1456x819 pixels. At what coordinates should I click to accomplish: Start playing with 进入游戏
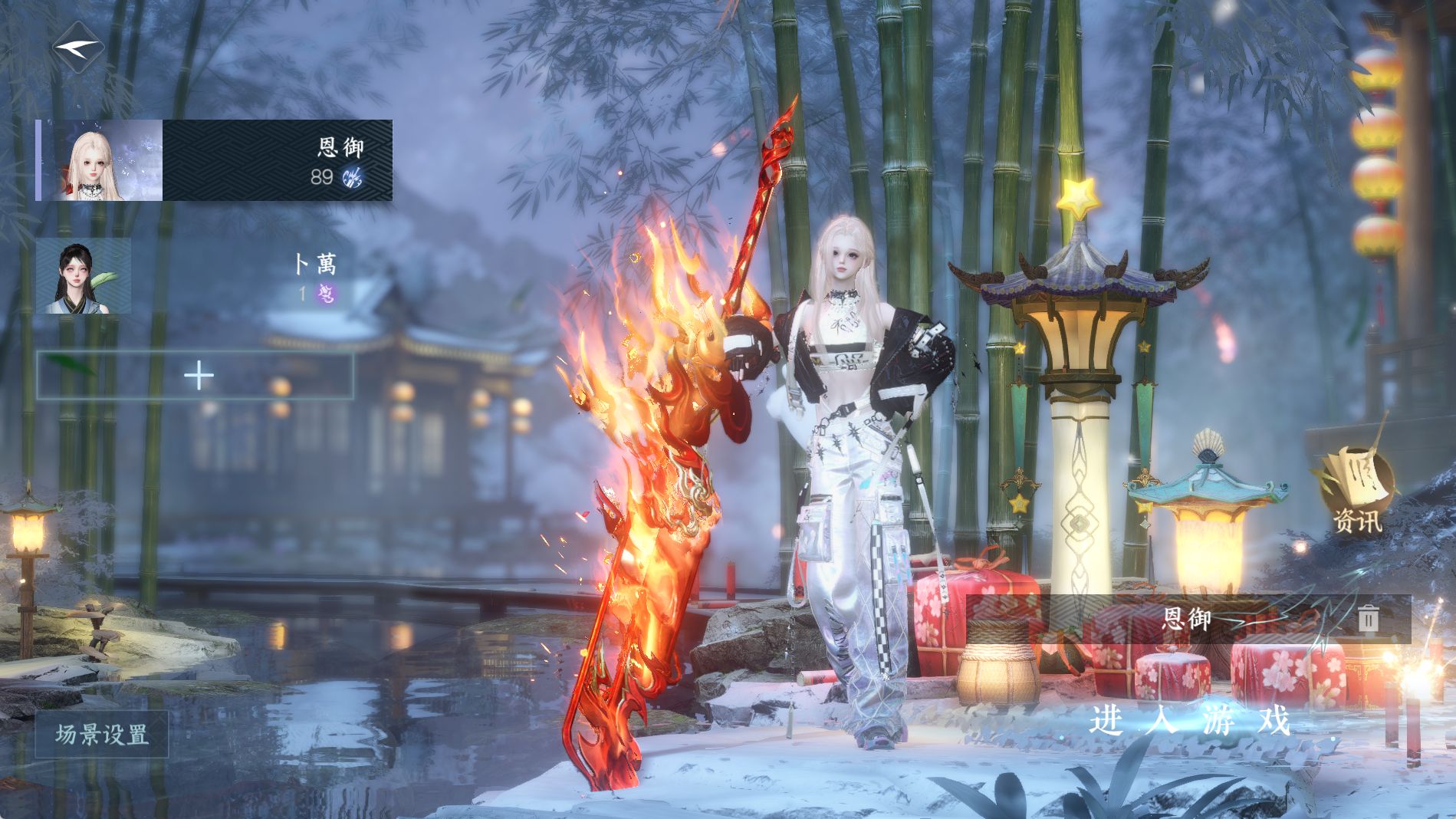pyautogui.click(x=1190, y=722)
